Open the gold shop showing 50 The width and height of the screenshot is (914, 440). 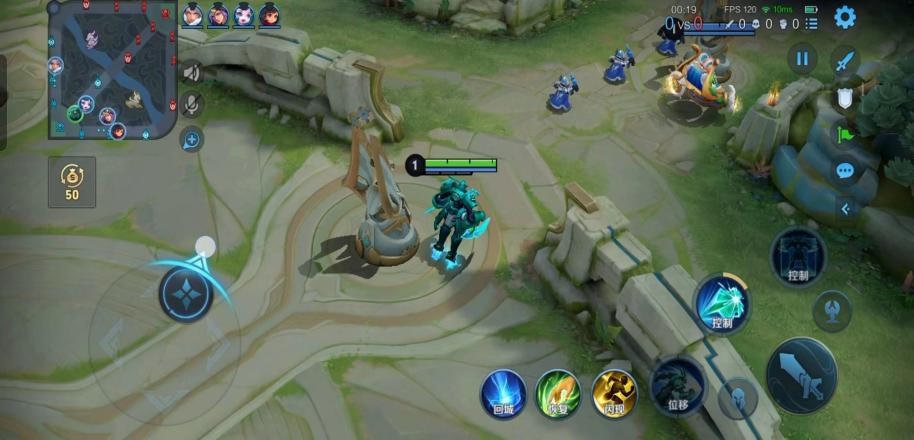(x=72, y=182)
